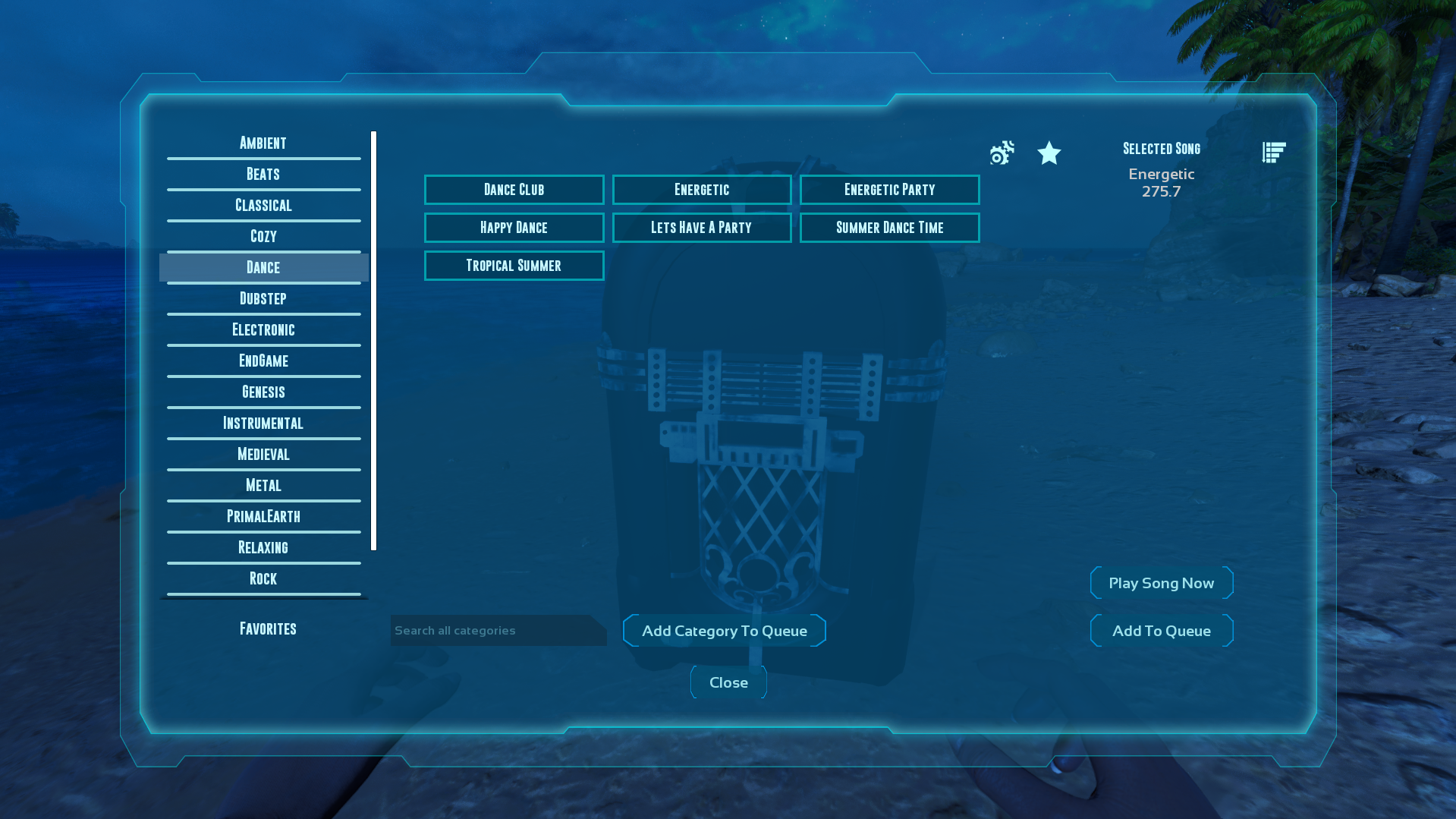Browse the Medieval category
Screen dimensions: 1456x819
(x=263, y=453)
